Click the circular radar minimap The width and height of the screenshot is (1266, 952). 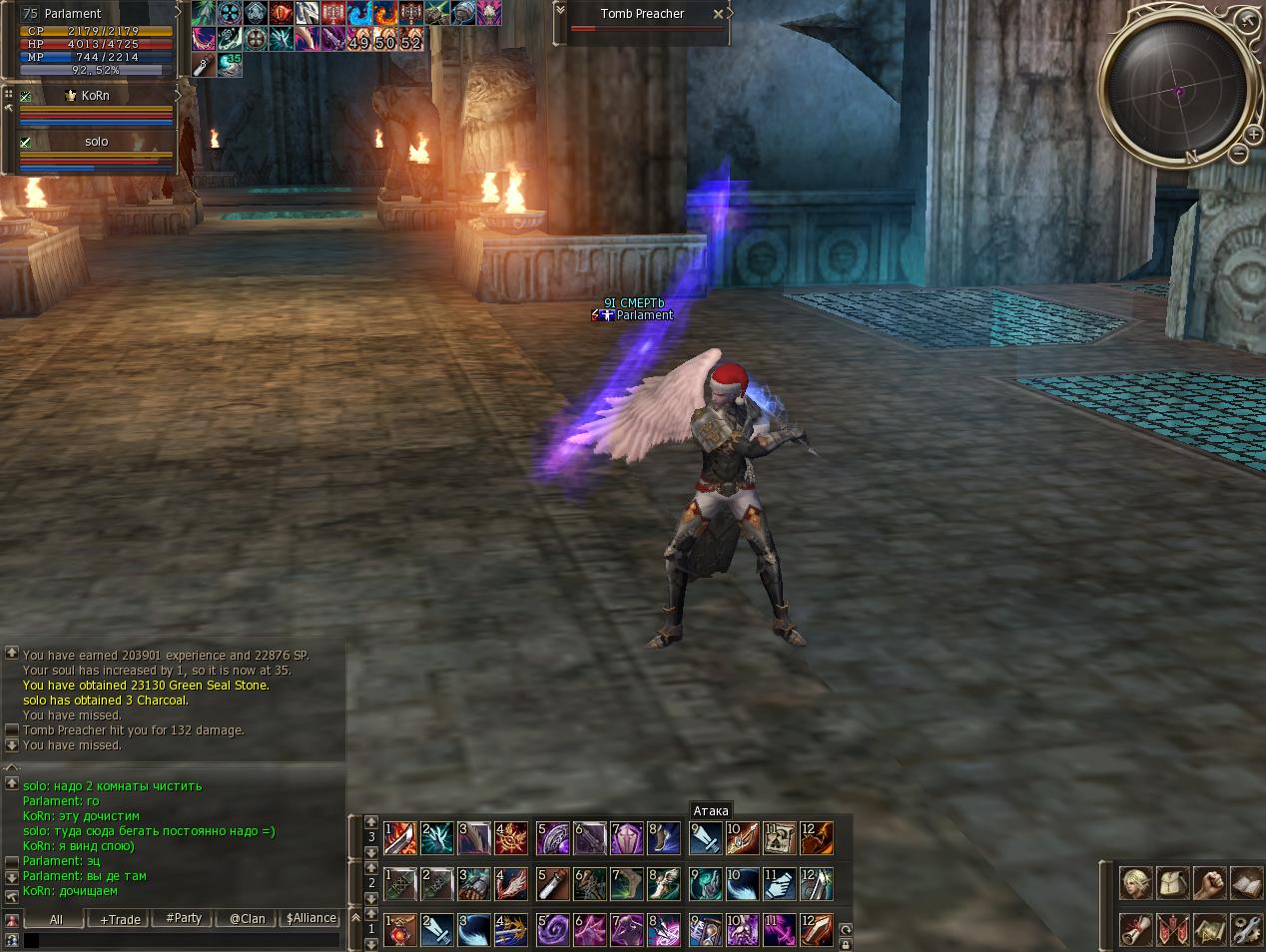pyautogui.click(x=1178, y=90)
